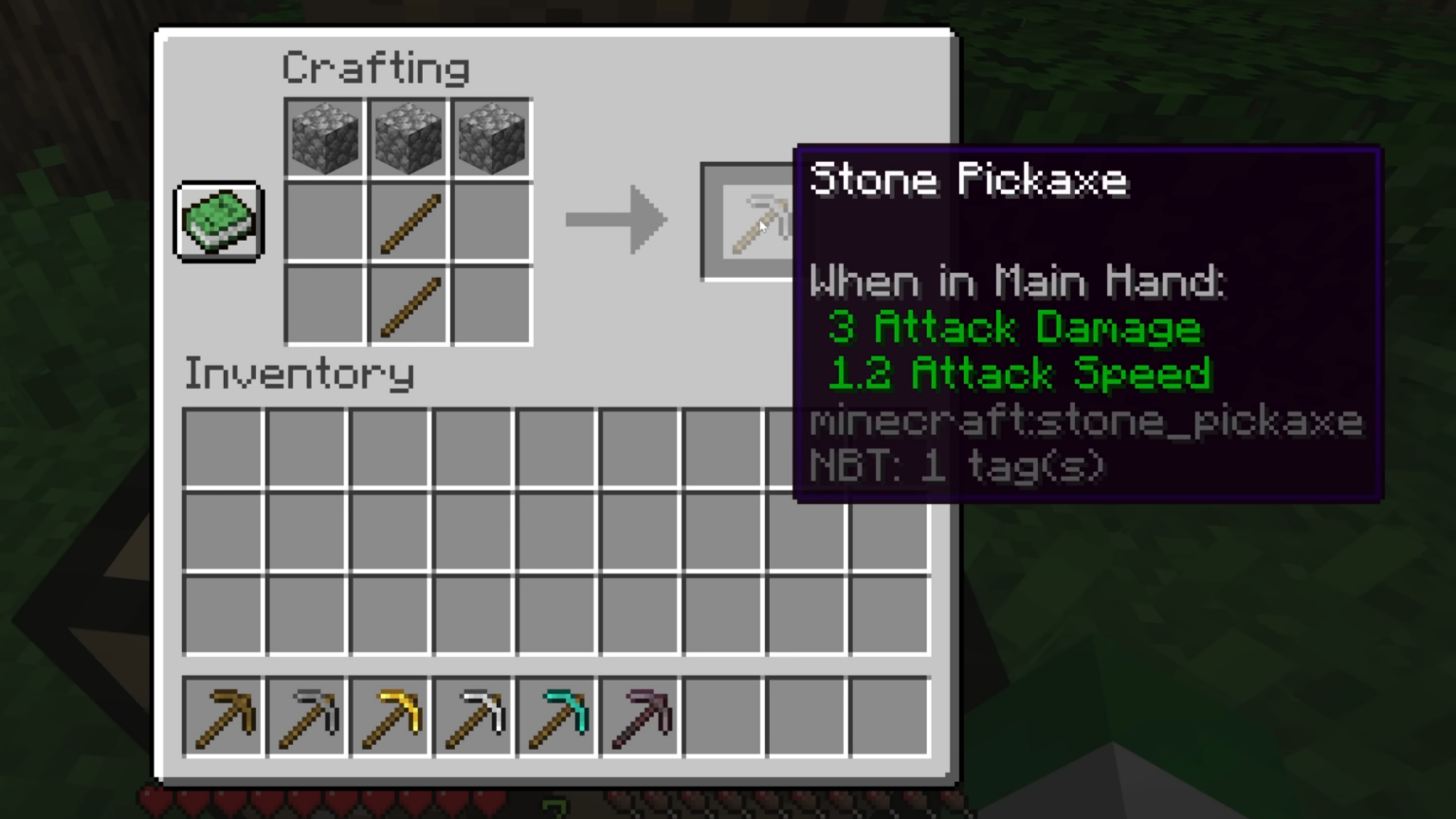
Task: Grab the upper stick in the crafting grid
Action: pyautogui.click(x=407, y=221)
